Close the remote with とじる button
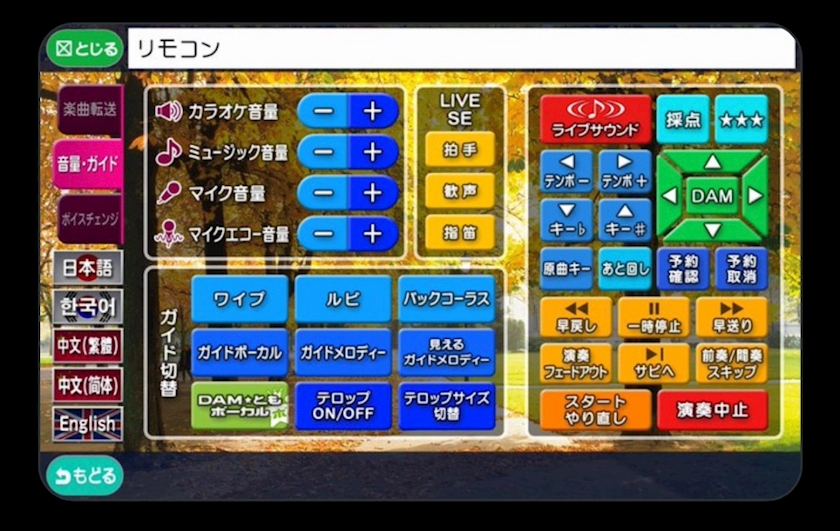The image size is (840, 531). click(x=85, y=48)
